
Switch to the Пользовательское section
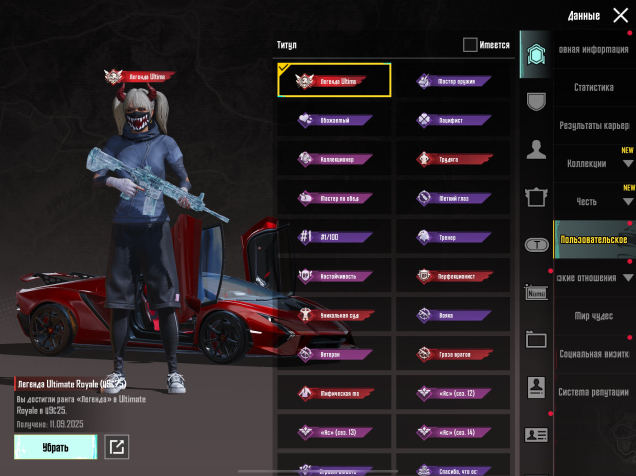(594, 240)
